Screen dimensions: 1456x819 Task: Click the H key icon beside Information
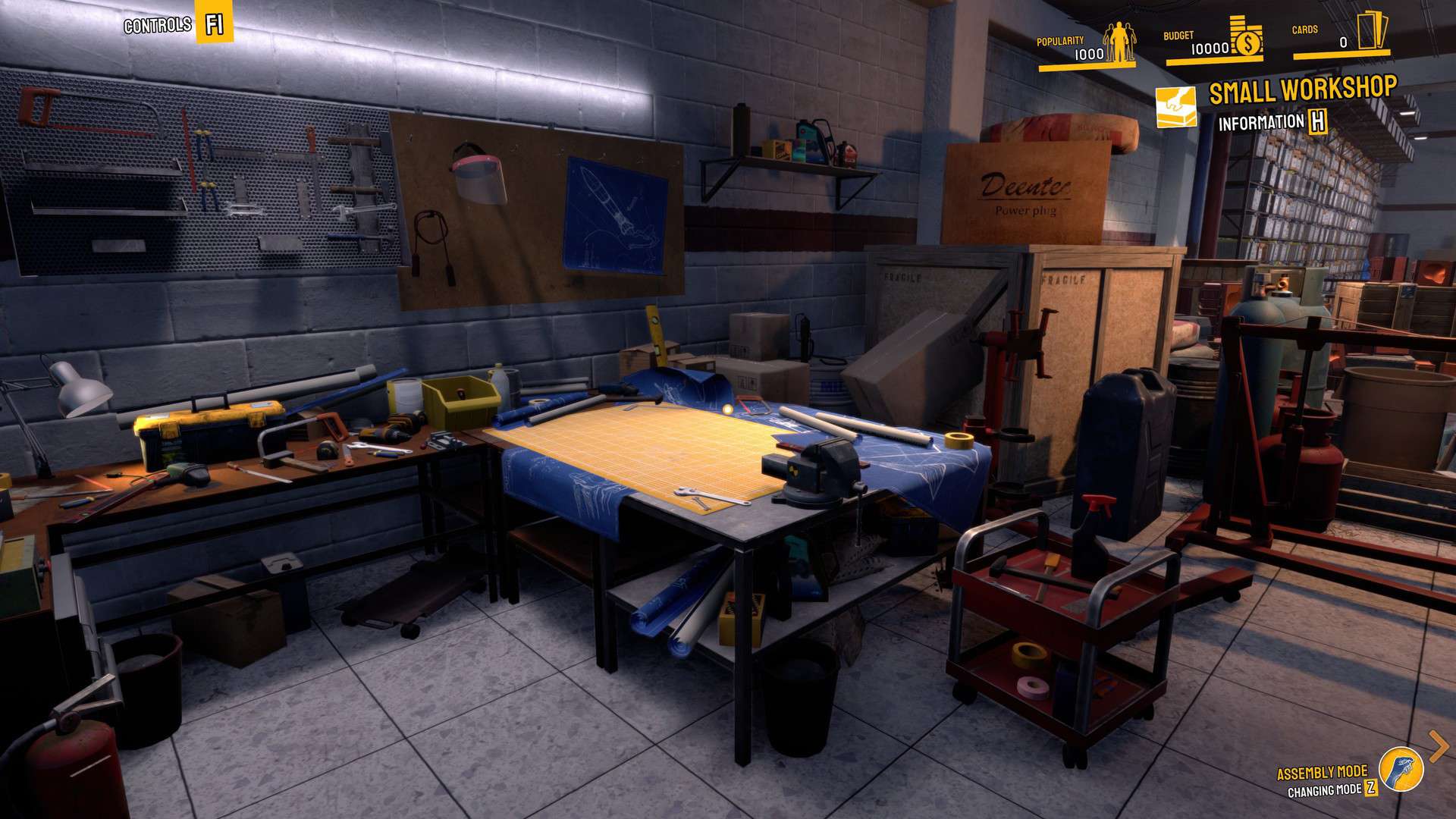tap(1316, 121)
